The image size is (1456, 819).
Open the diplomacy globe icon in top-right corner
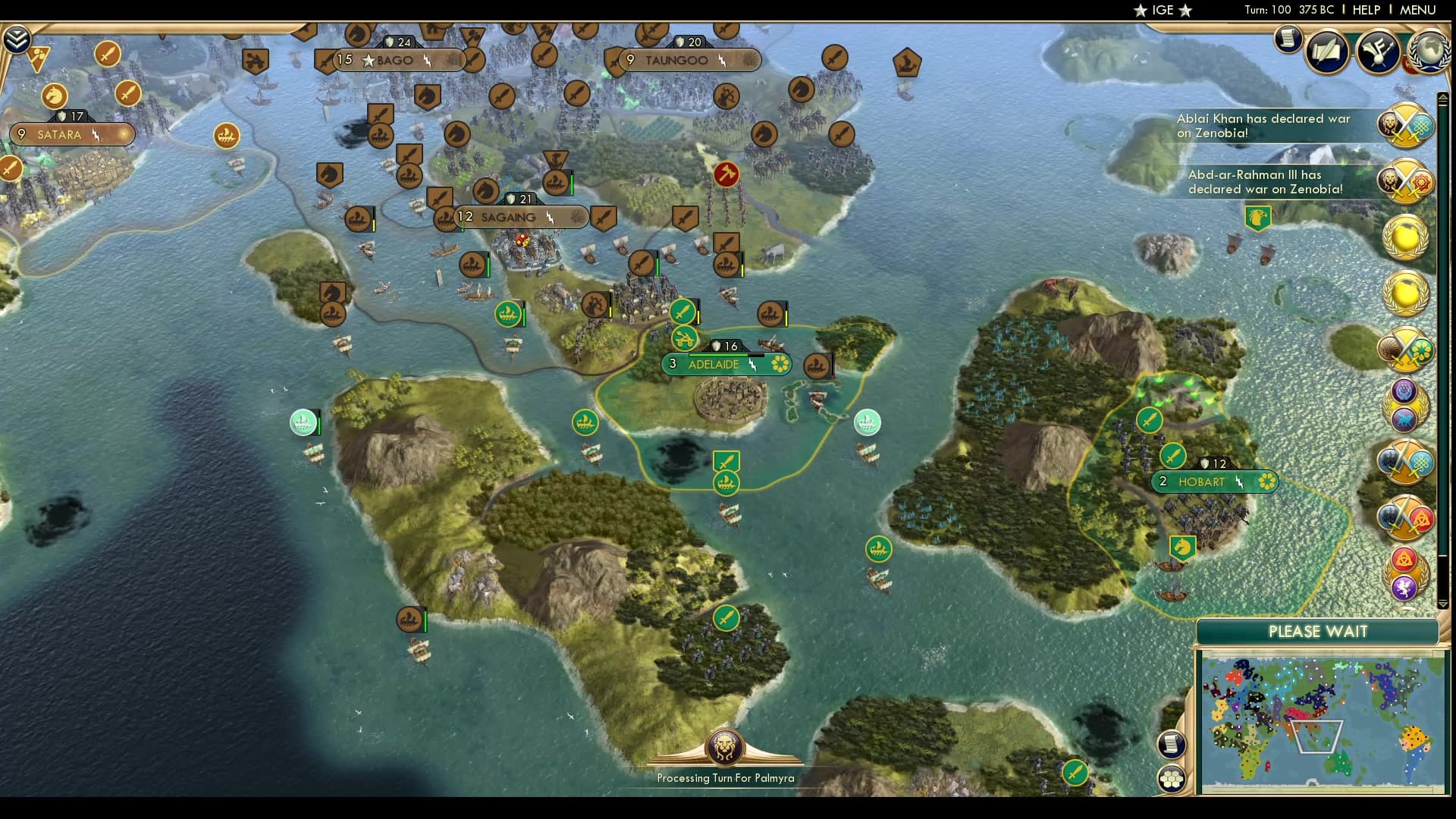click(1429, 54)
